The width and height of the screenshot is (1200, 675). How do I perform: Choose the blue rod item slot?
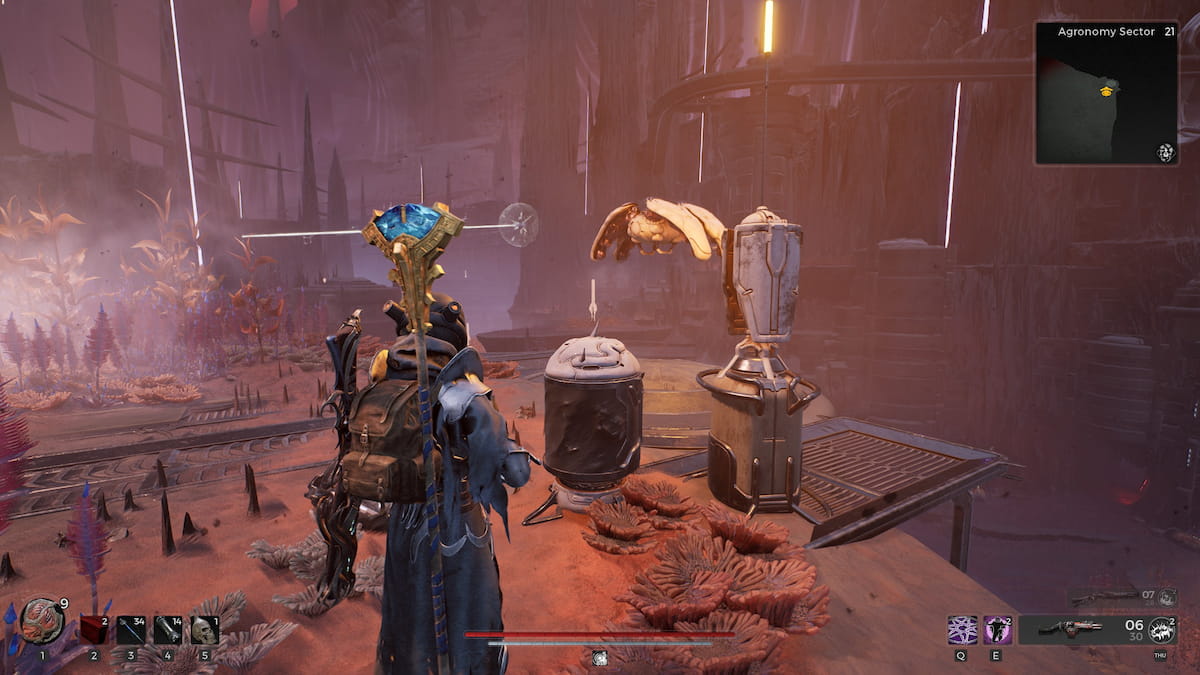point(130,629)
